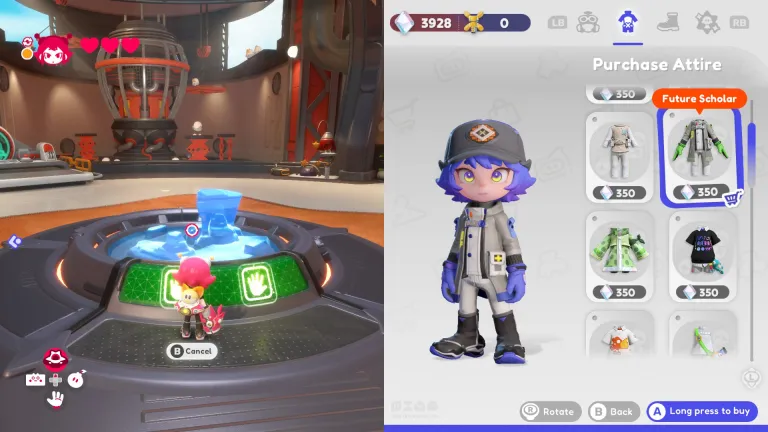The height and width of the screenshot is (432, 768).
Task: Switch to the goggles character tab
Action: (588, 22)
